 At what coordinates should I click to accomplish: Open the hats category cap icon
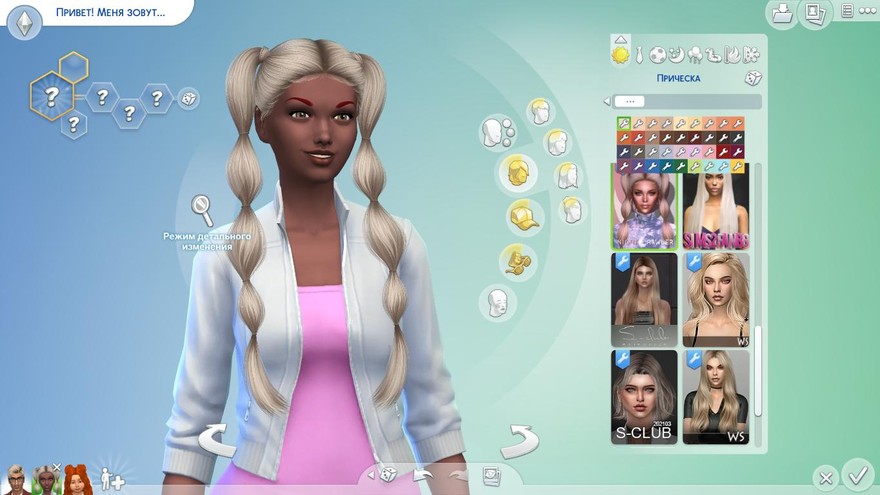519,215
